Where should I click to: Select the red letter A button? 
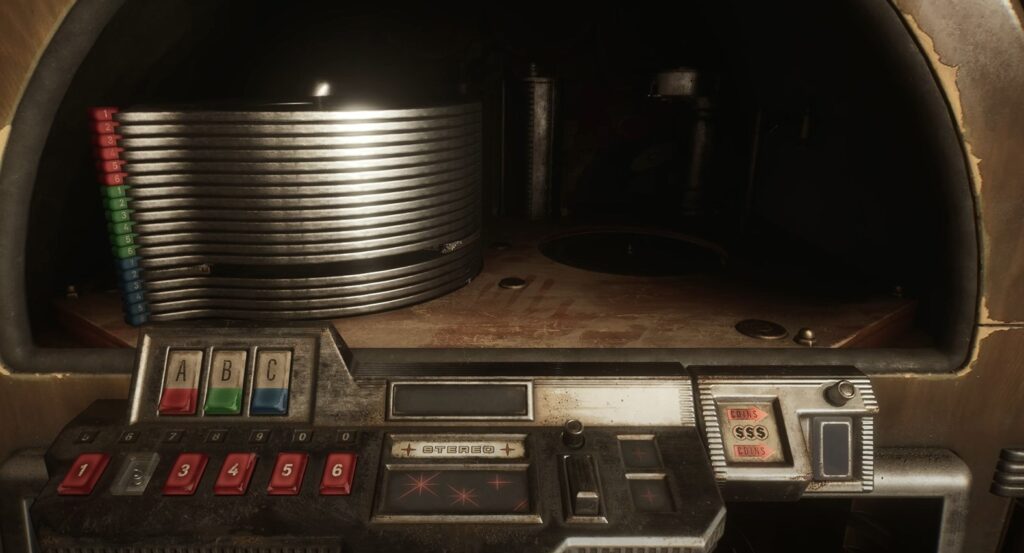coord(181,382)
